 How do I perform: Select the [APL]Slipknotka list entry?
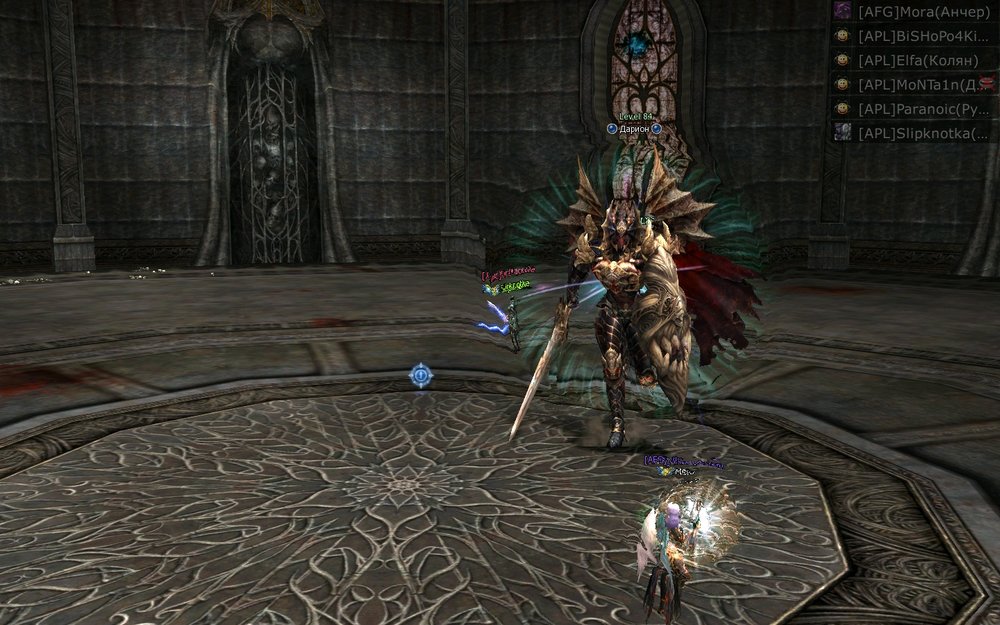(915, 132)
